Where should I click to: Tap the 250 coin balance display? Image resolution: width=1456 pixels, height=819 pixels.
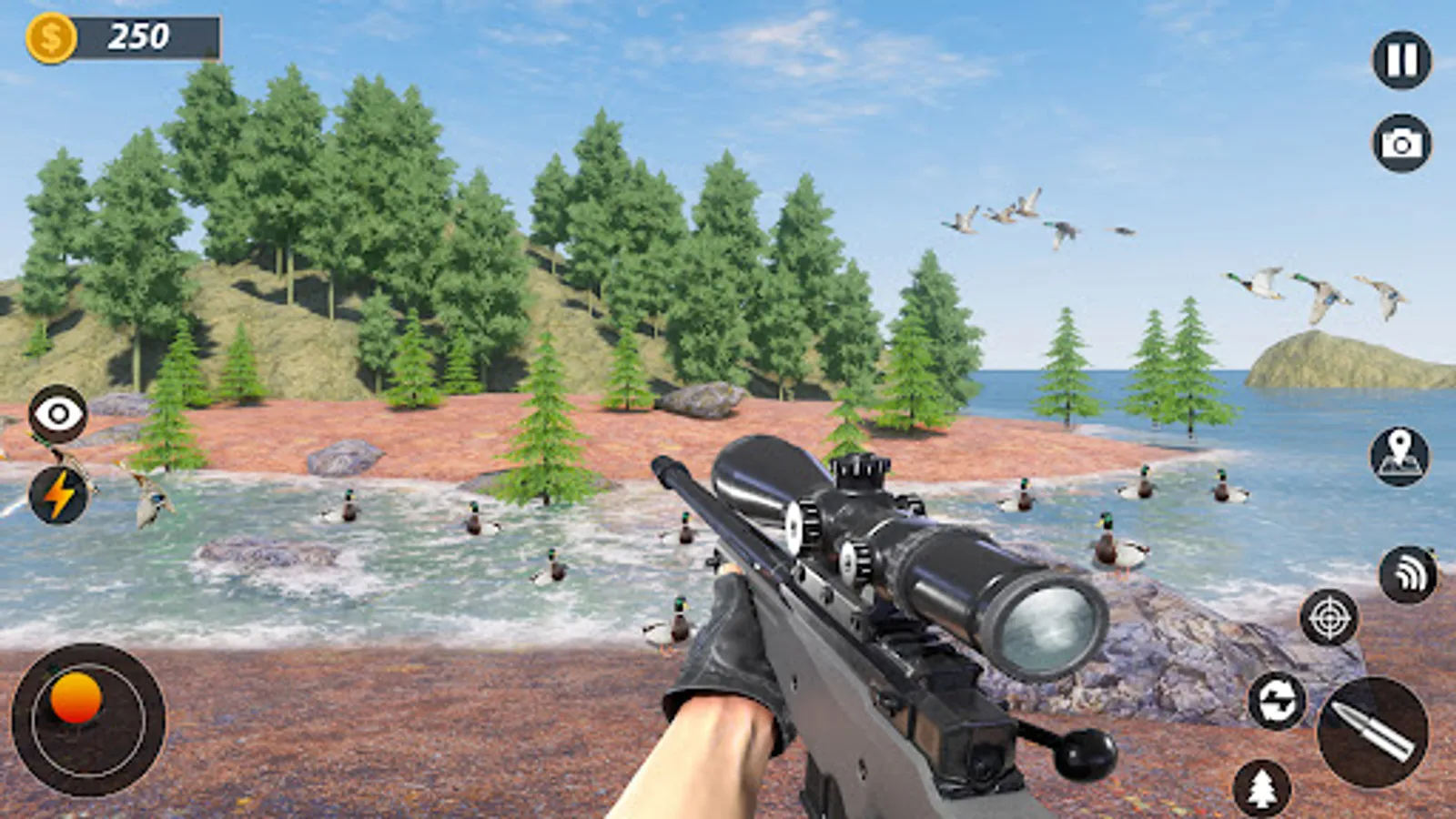(136, 37)
